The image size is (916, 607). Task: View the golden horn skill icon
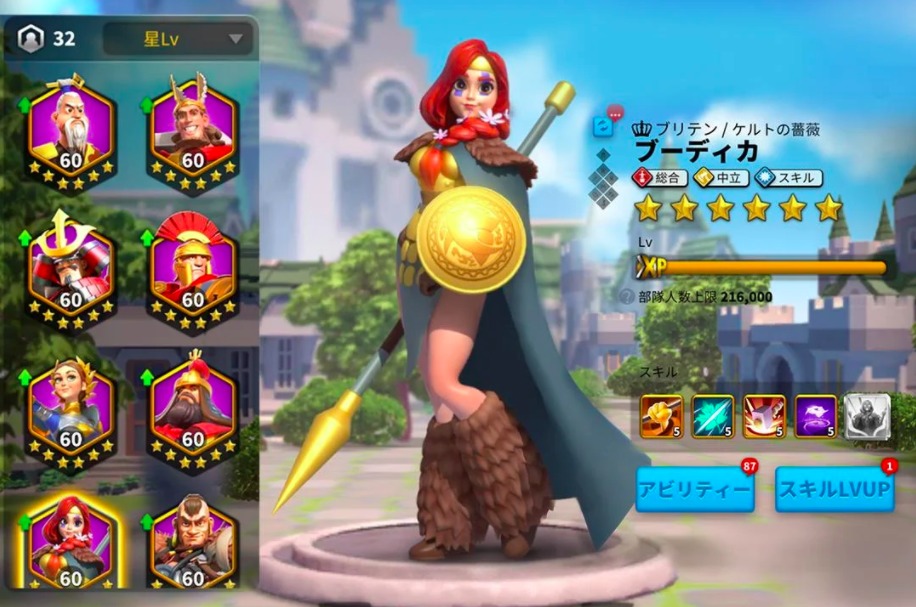click(661, 417)
